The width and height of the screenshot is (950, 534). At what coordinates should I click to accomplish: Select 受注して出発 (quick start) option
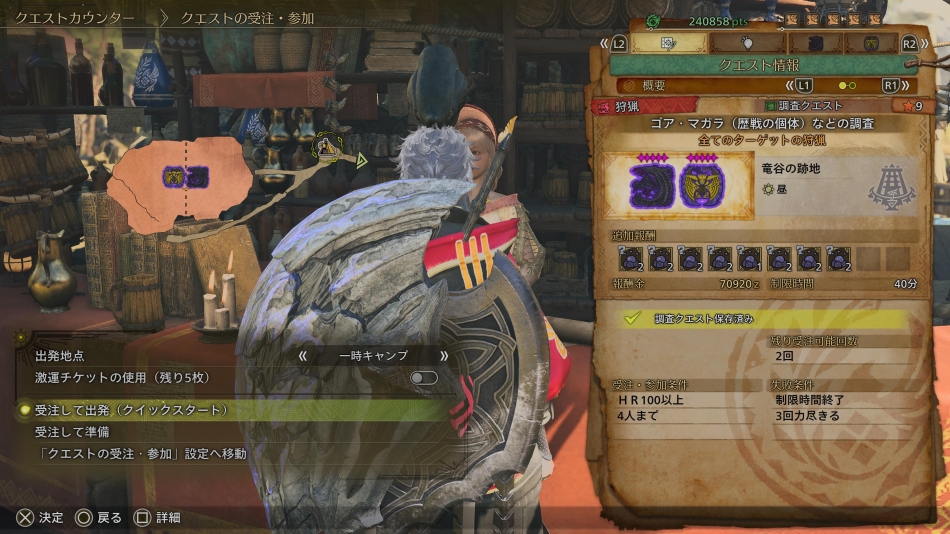point(132,410)
